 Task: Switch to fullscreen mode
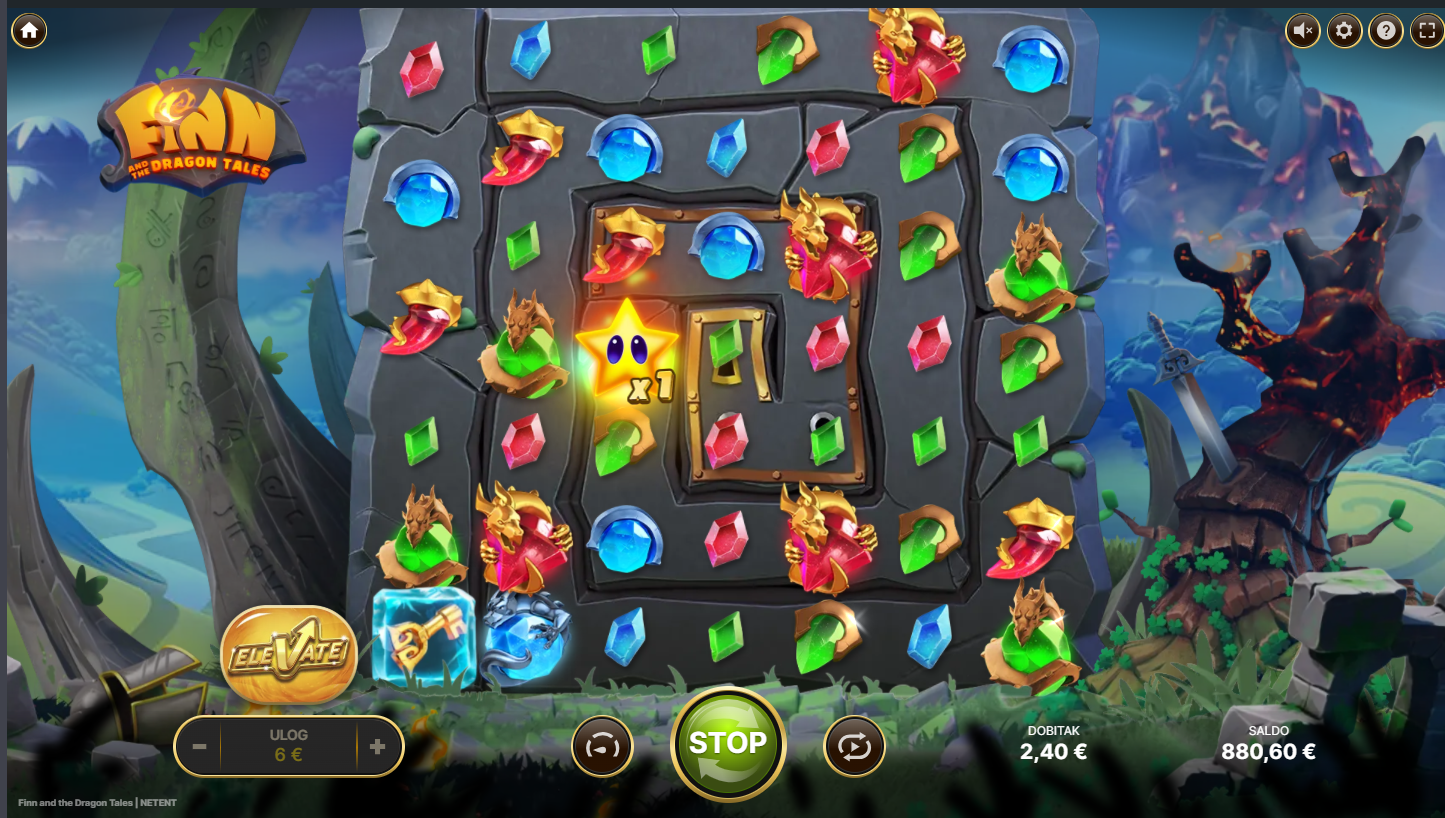1426,31
